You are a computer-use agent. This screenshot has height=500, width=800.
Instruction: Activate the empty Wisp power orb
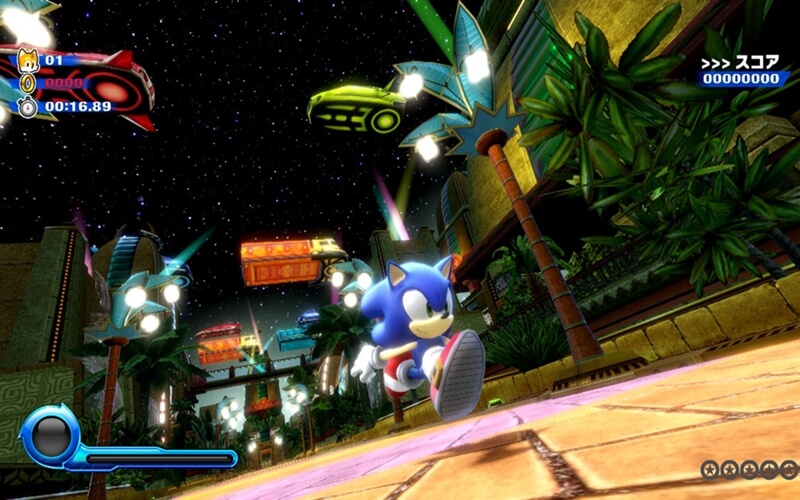(50, 435)
